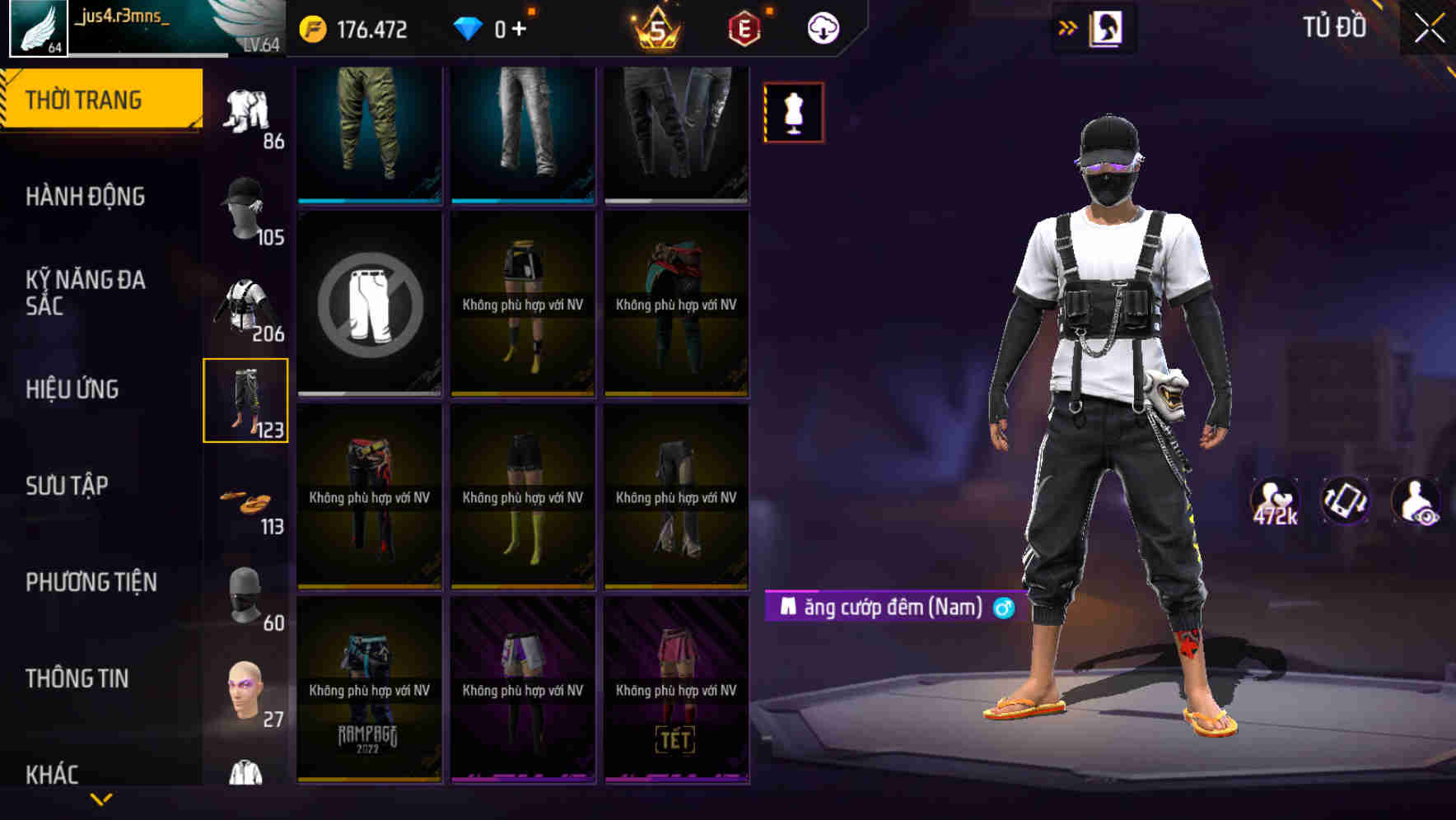Viewport: 1456px width, 820px height.
Task: Click the double-chevron expander near the lookbook icon
Action: (x=1067, y=26)
